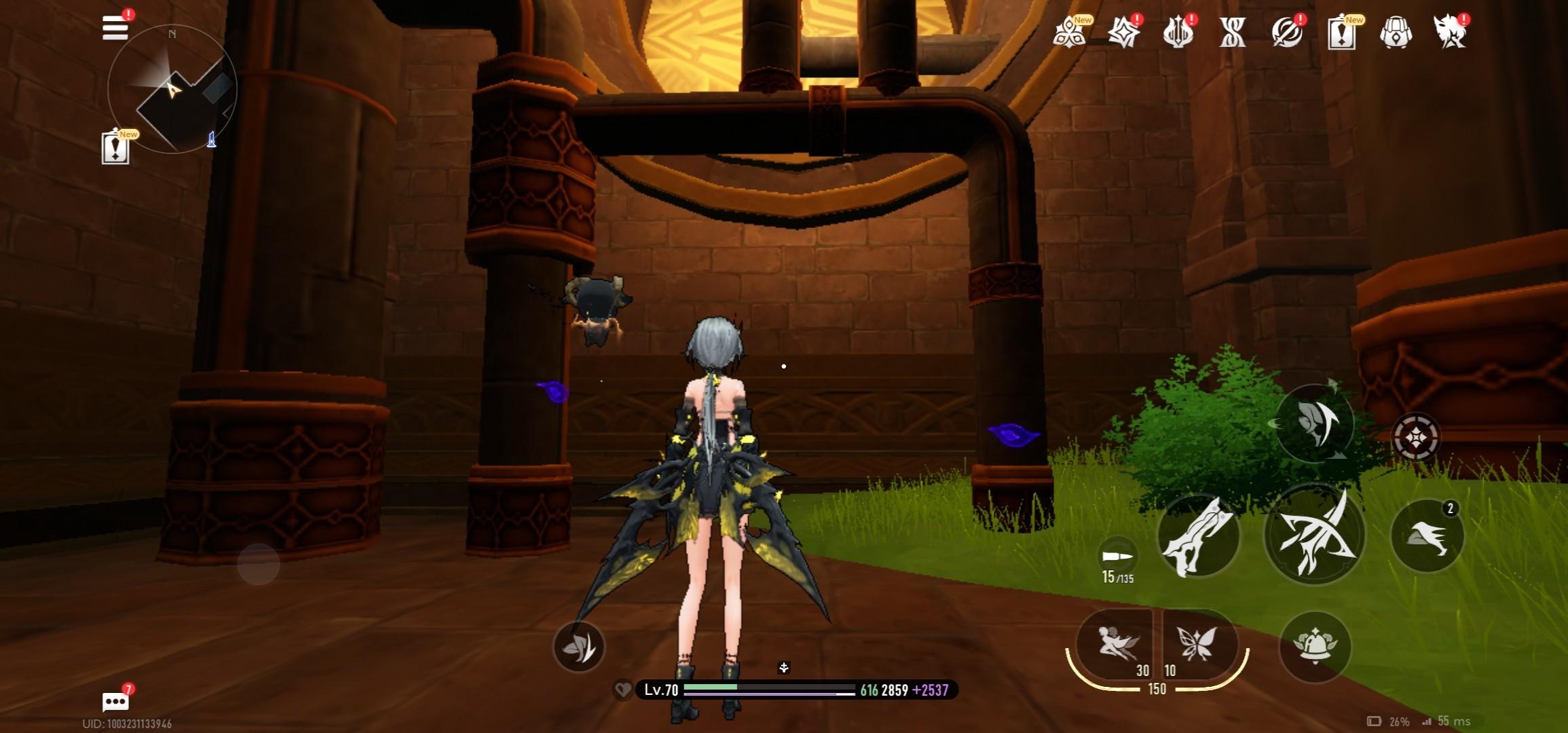Open the quest card below the minimap

click(115, 148)
